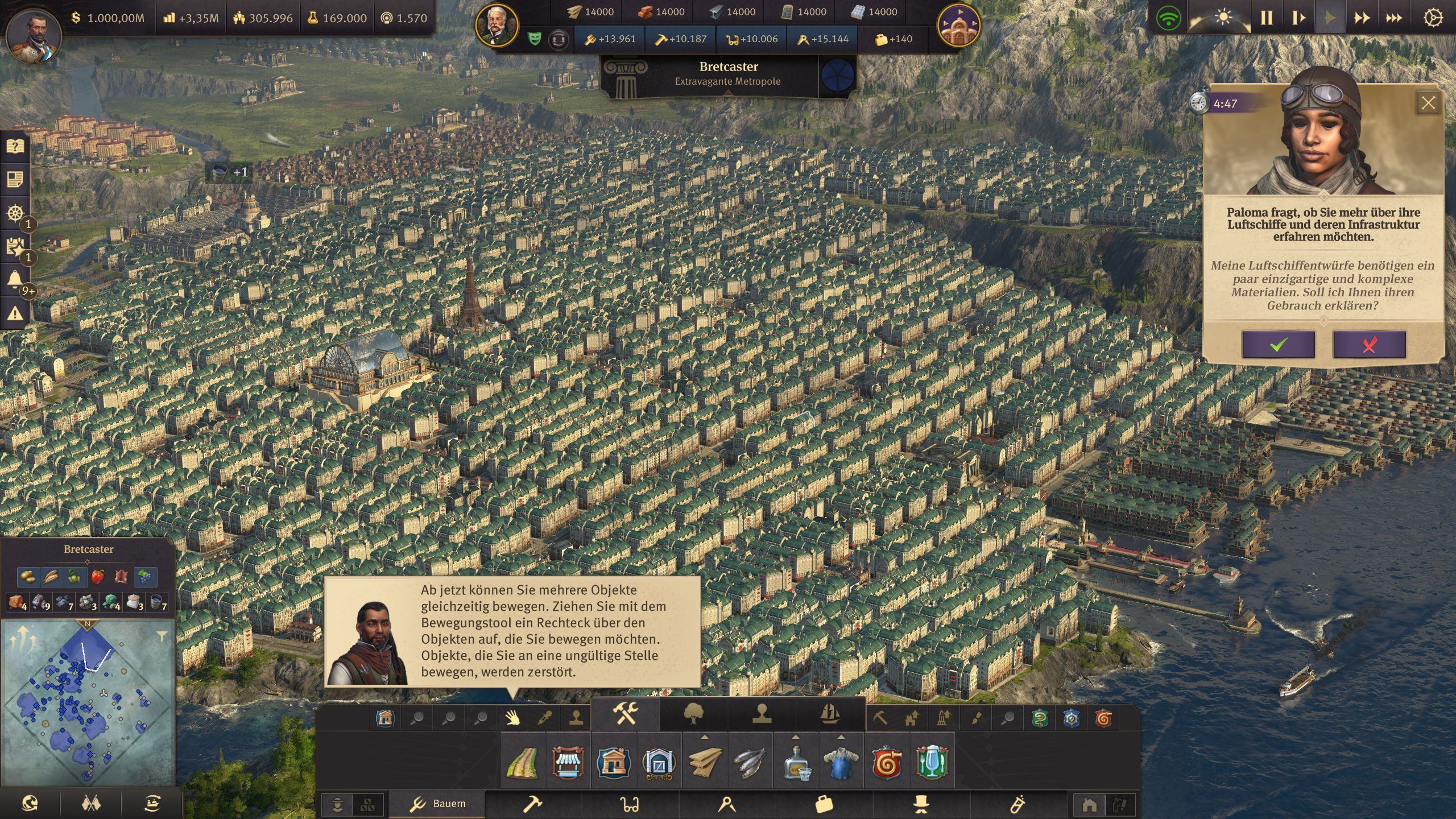Choose the wooden planks build icon
1456x819 pixels.
coord(705,762)
